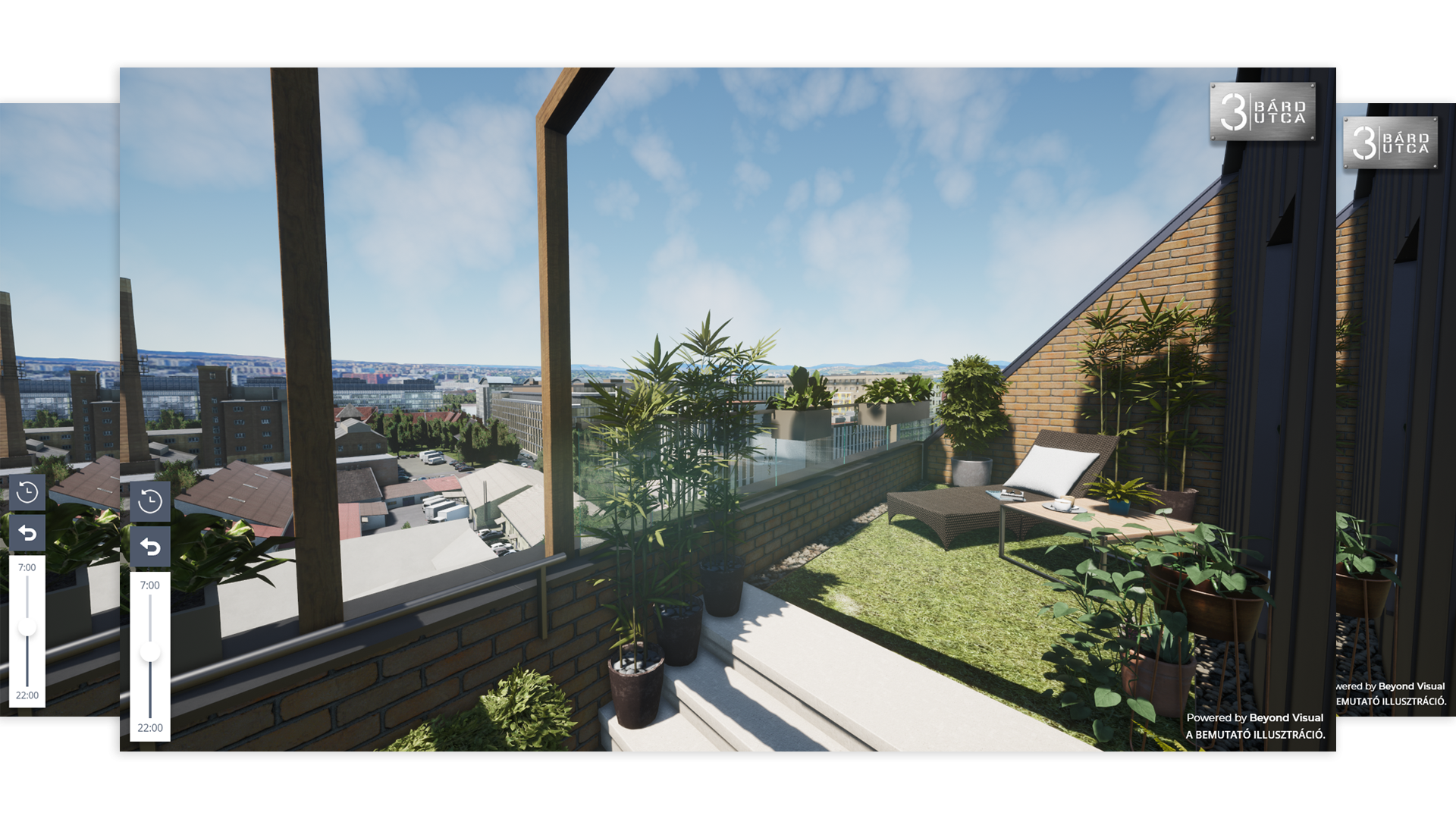Open the daylight clock icon on the leftmost panel

click(x=28, y=493)
